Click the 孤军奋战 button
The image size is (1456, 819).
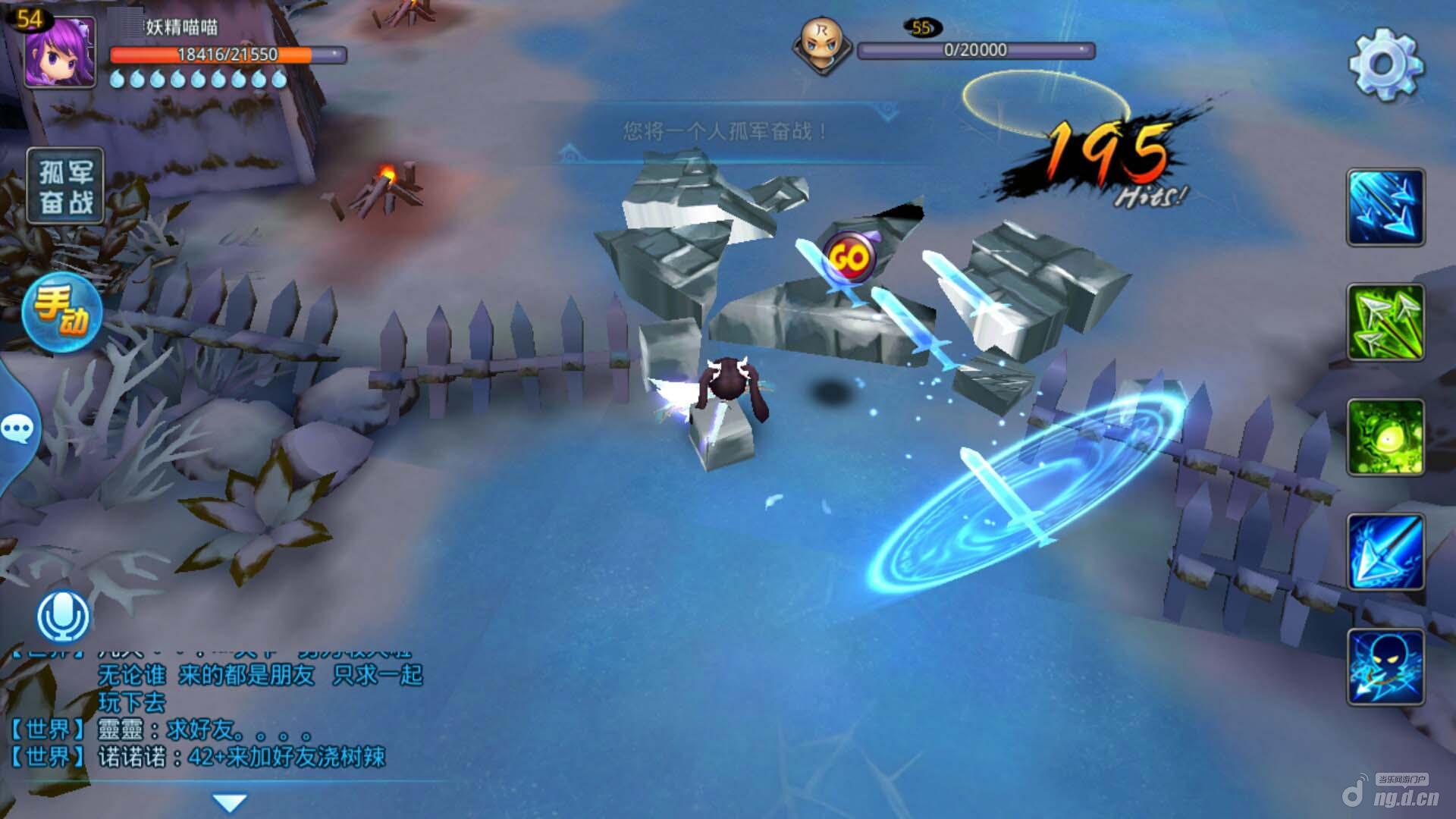[x=65, y=187]
